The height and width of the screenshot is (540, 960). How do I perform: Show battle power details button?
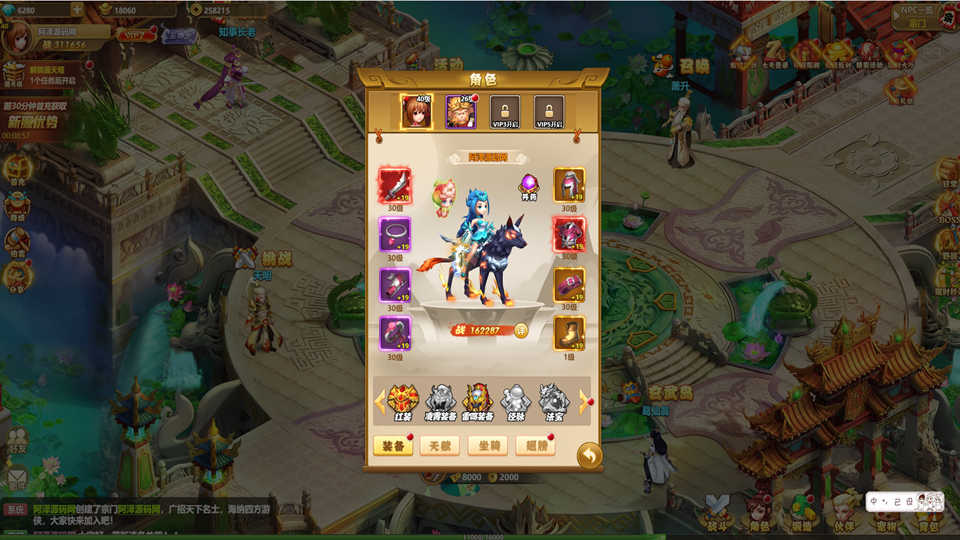point(521,330)
